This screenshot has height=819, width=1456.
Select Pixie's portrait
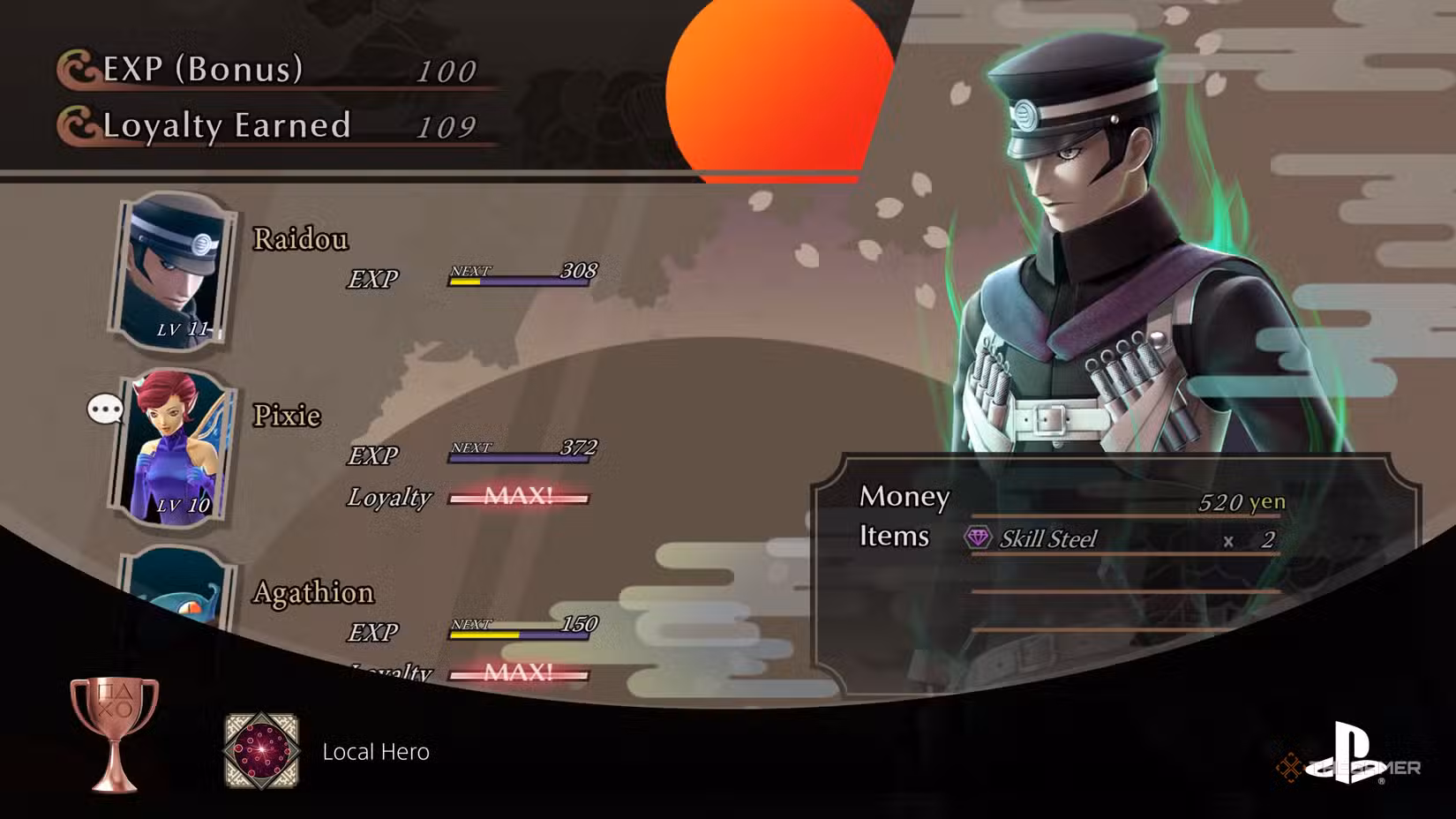pyautogui.click(x=174, y=448)
